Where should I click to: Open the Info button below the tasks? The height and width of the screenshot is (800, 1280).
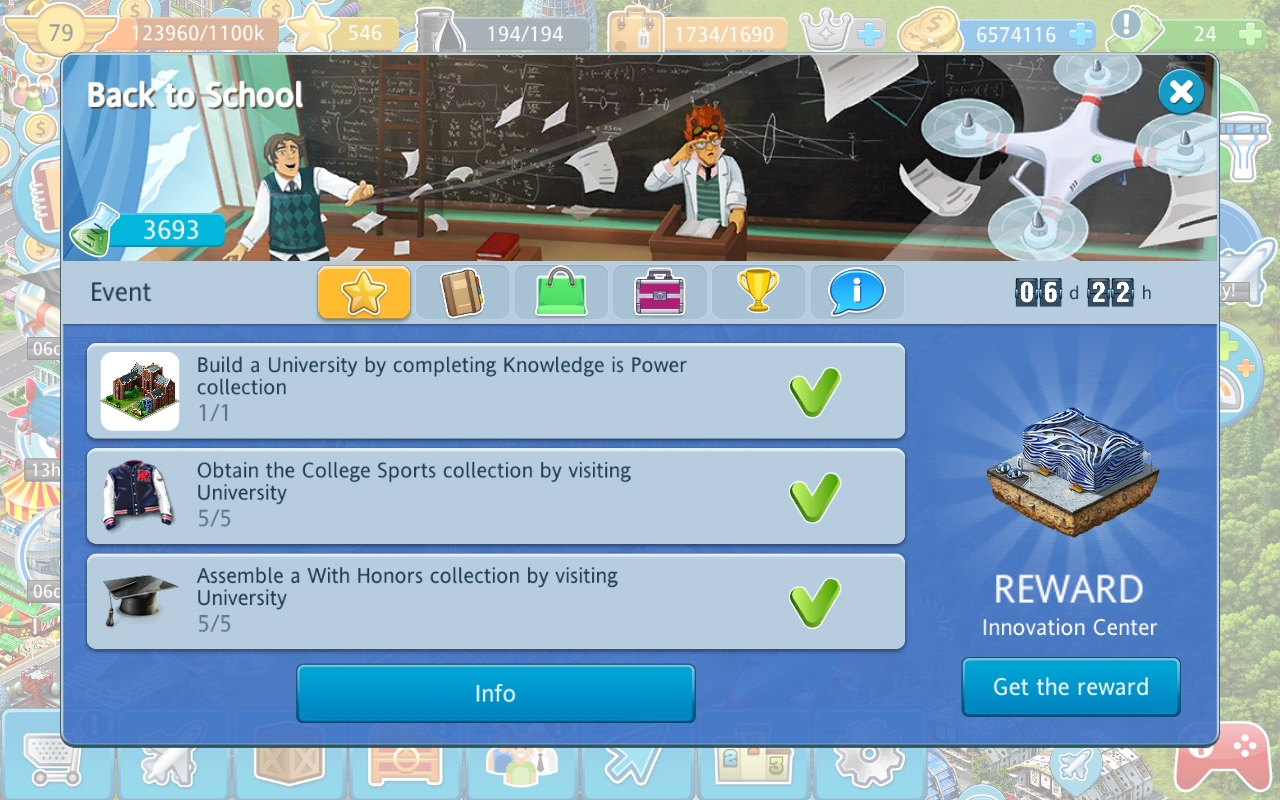(x=495, y=693)
